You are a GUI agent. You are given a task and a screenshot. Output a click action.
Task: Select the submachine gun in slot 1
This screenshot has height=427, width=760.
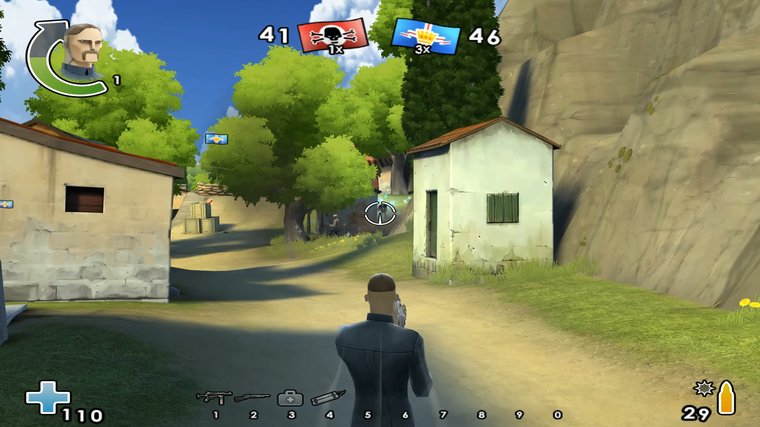tap(213, 397)
